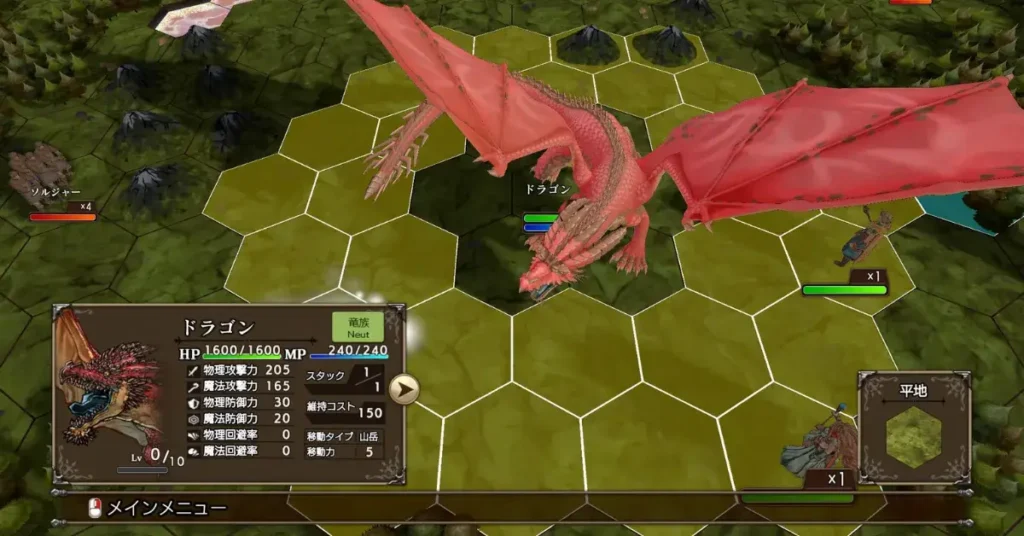Select the 平地 terrain tile panel
1024x536 pixels.
[x=914, y=428]
